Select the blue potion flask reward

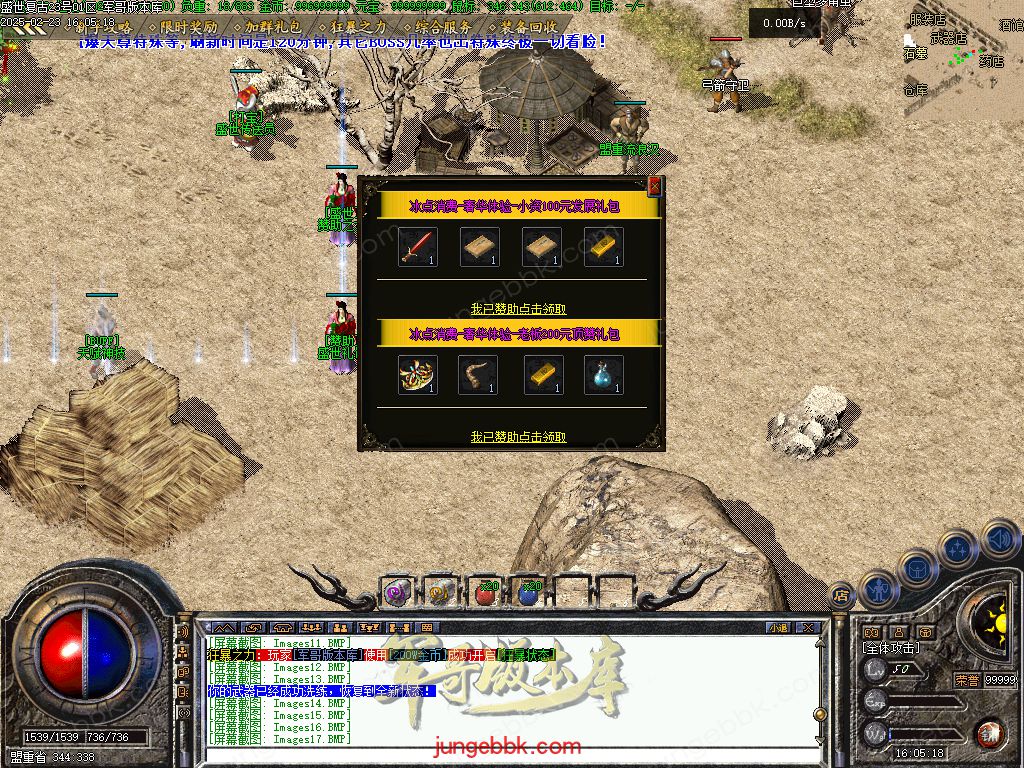coord(603,375)
